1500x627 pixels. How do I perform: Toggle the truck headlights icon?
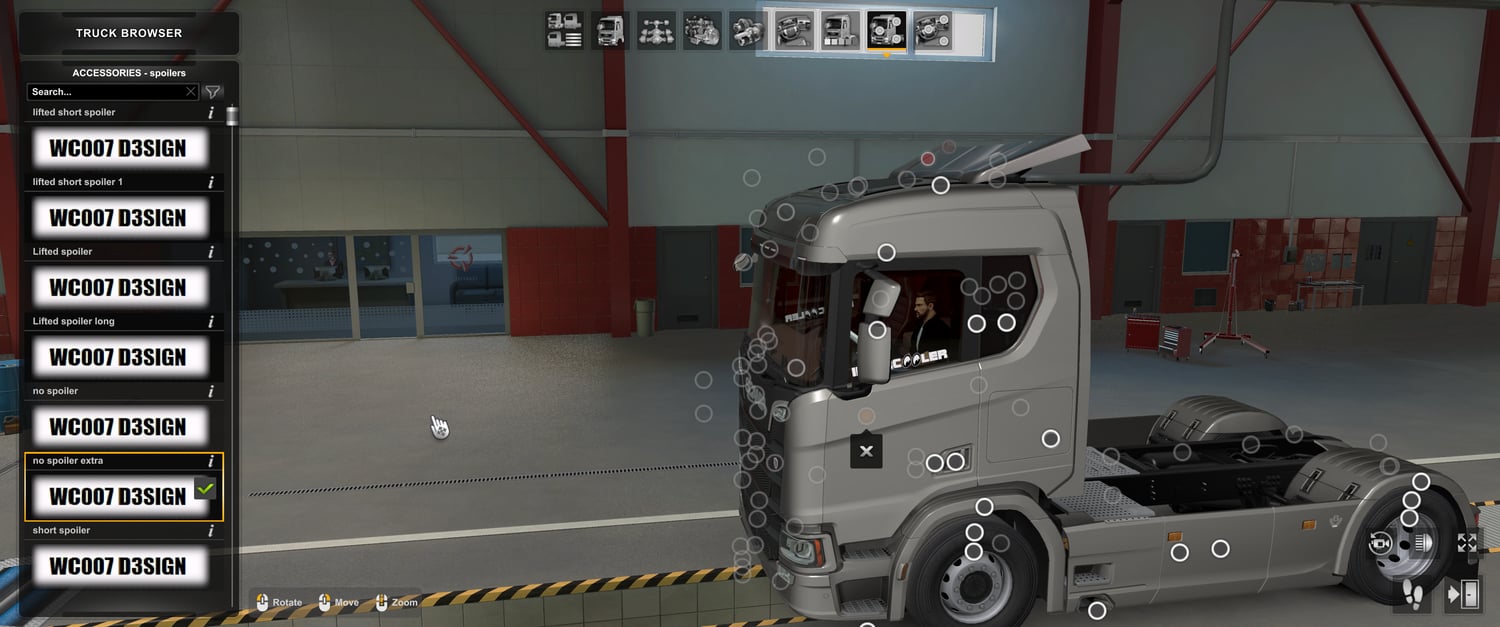pos(1424,544)
